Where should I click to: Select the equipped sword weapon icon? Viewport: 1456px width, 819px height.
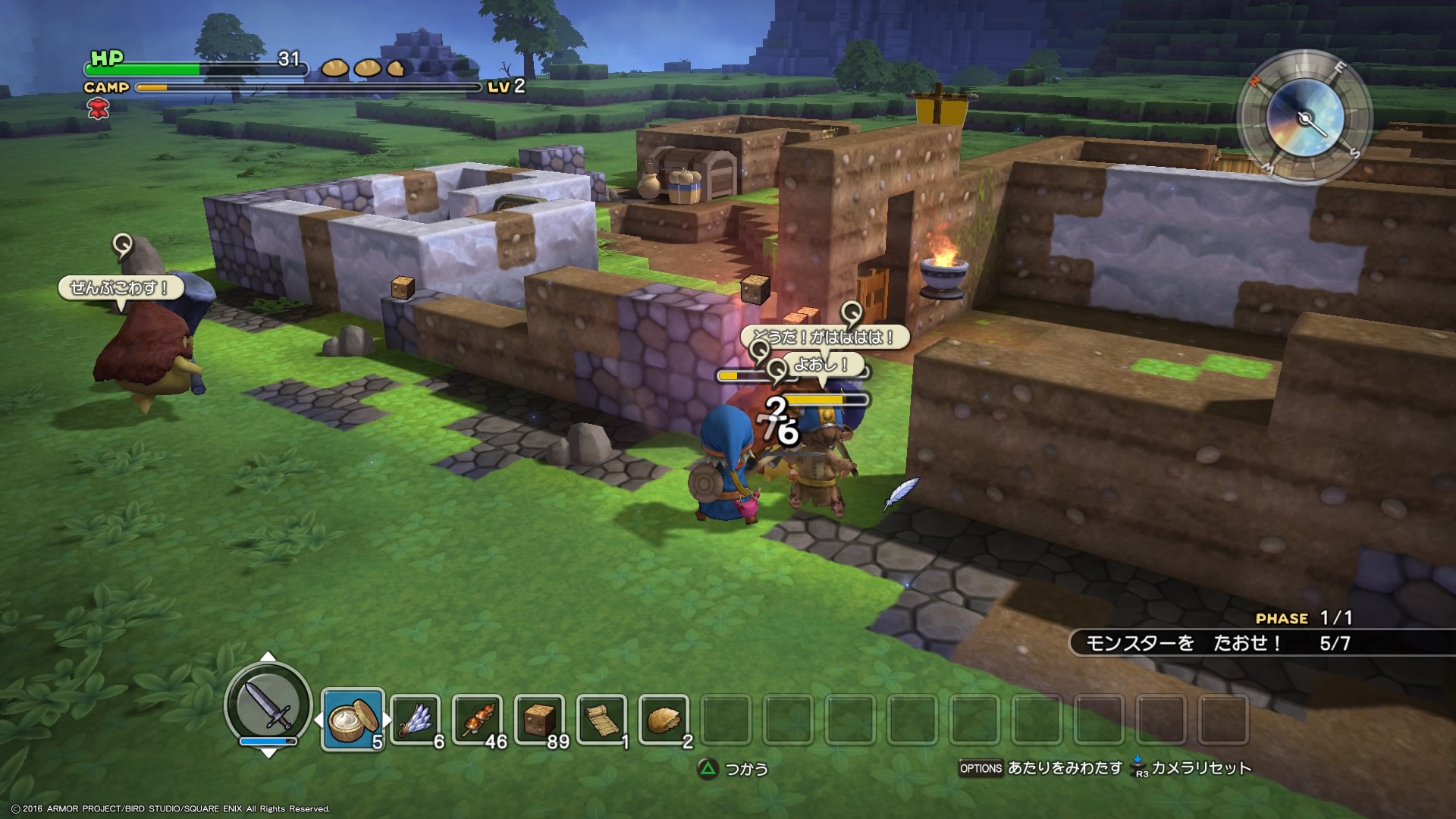[x=268, y=704]
